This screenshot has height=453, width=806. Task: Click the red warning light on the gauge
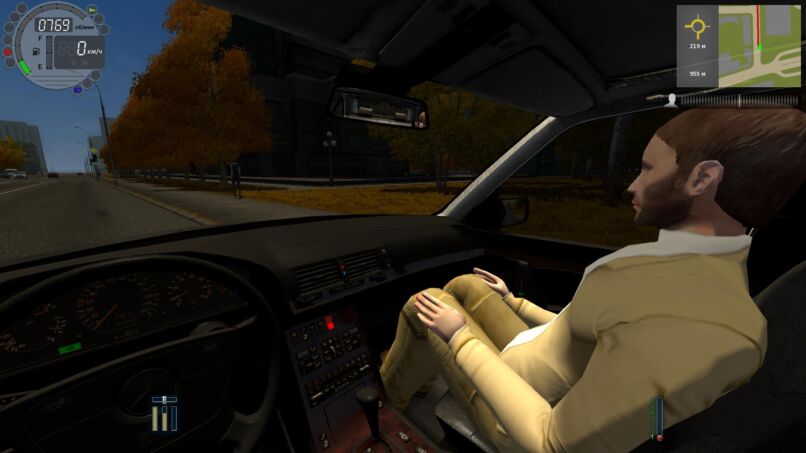[x=8, y=51]
